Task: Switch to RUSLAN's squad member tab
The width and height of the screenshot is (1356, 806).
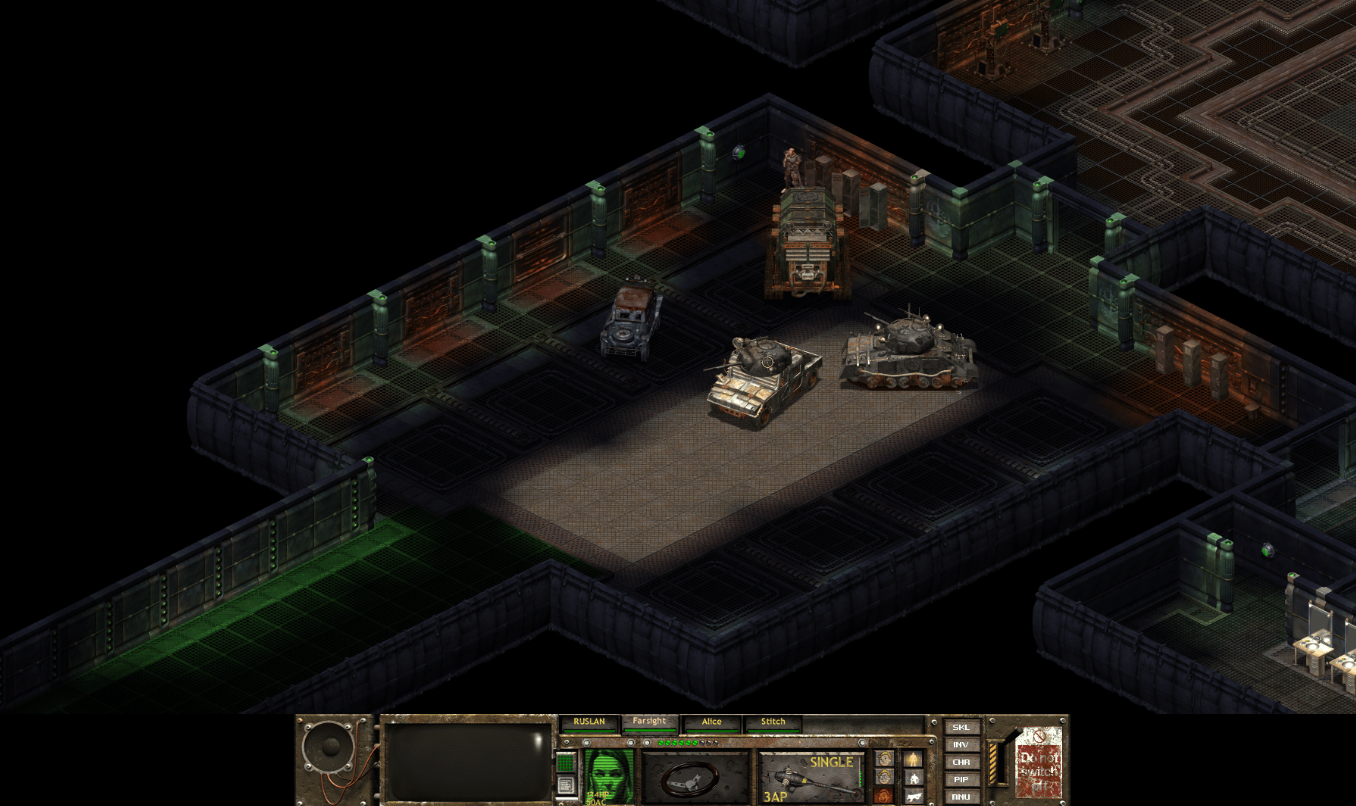Action: (590, 721)
